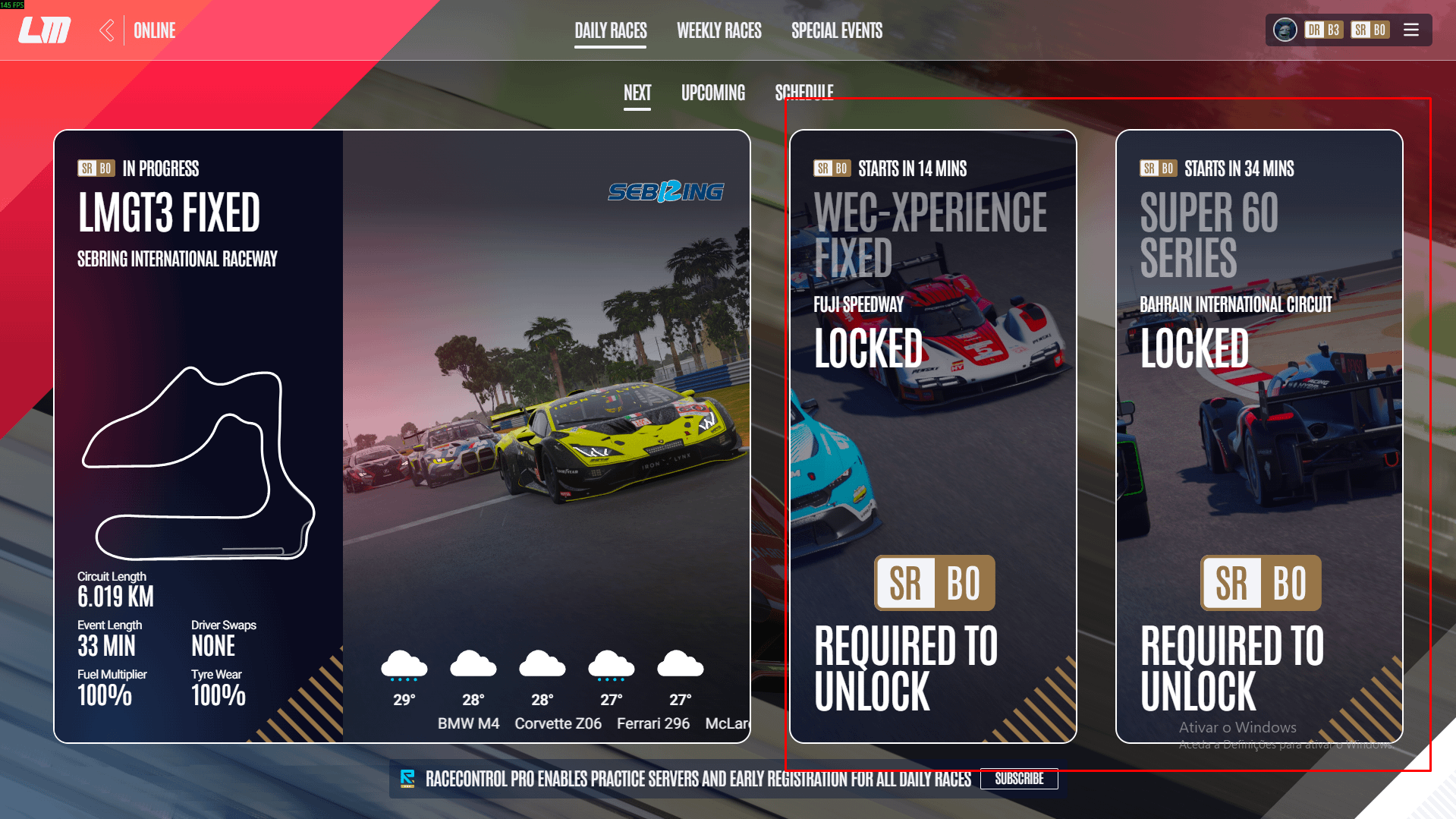Click the RaceControl logo in bottom banner

[x=408, y=779]
